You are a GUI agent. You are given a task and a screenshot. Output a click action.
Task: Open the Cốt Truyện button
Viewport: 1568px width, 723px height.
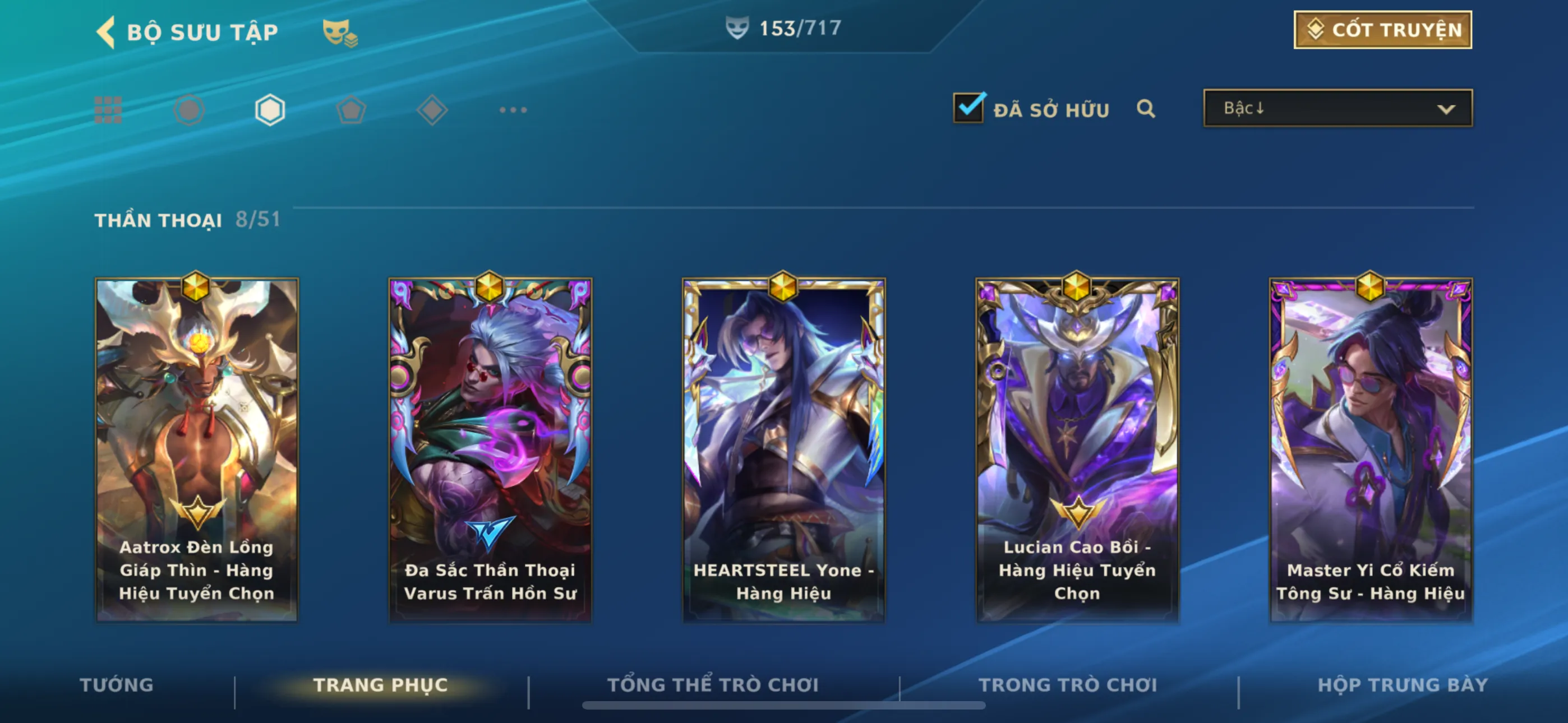pos(1382,30)
